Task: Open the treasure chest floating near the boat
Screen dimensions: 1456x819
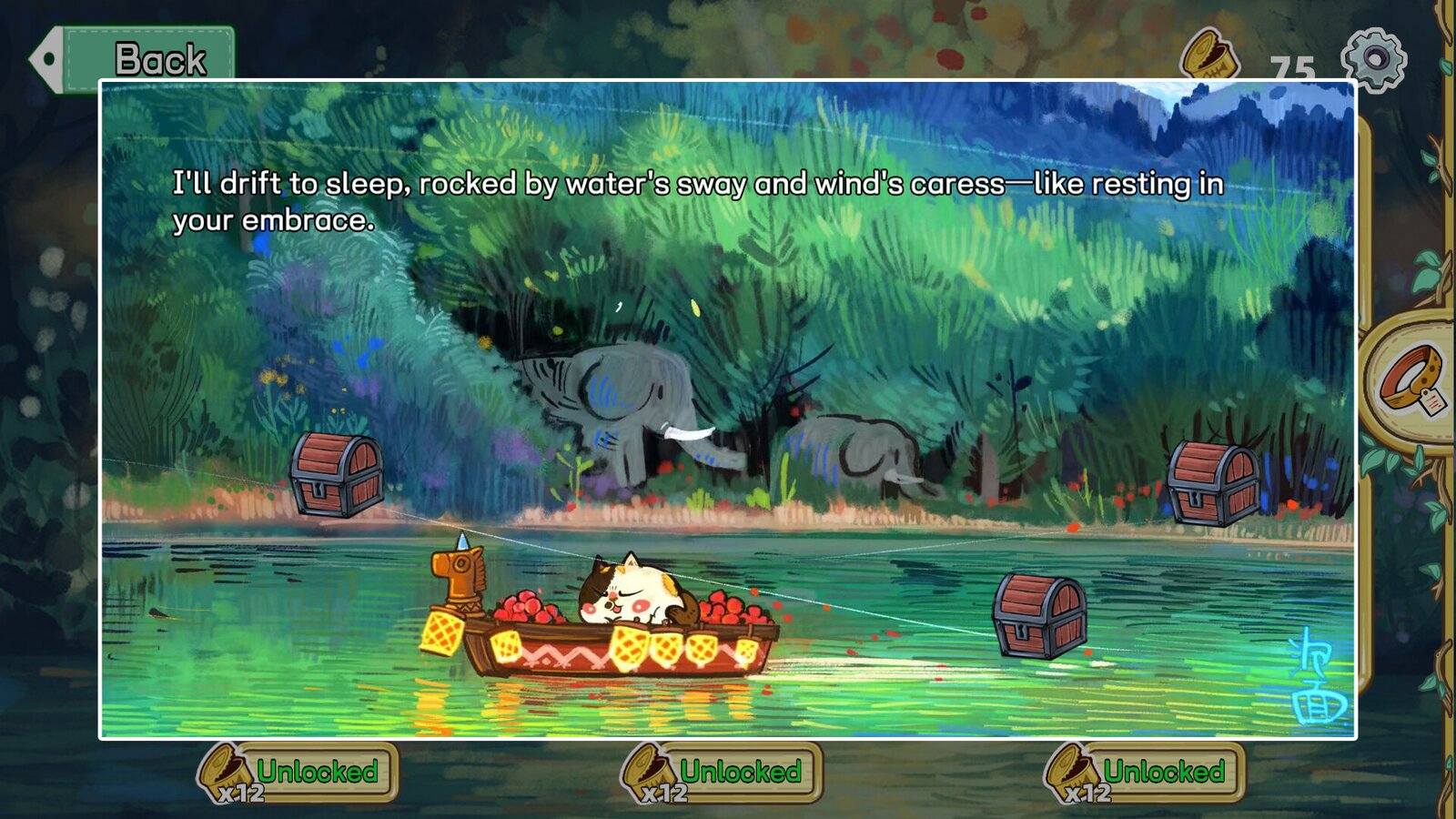Action: click(x=1037, y=614)
